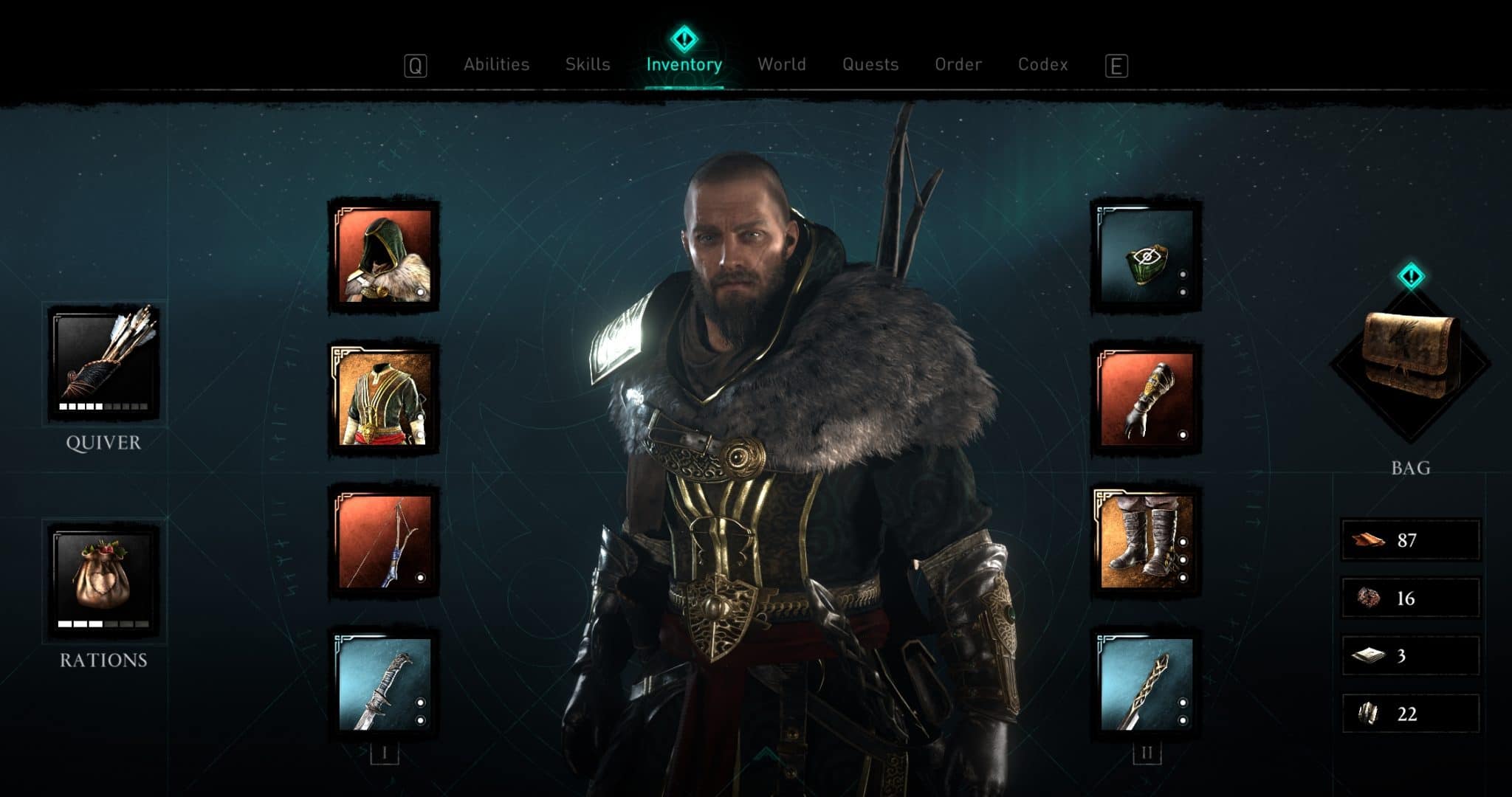Open the Quests menu

tap(871, 65)
